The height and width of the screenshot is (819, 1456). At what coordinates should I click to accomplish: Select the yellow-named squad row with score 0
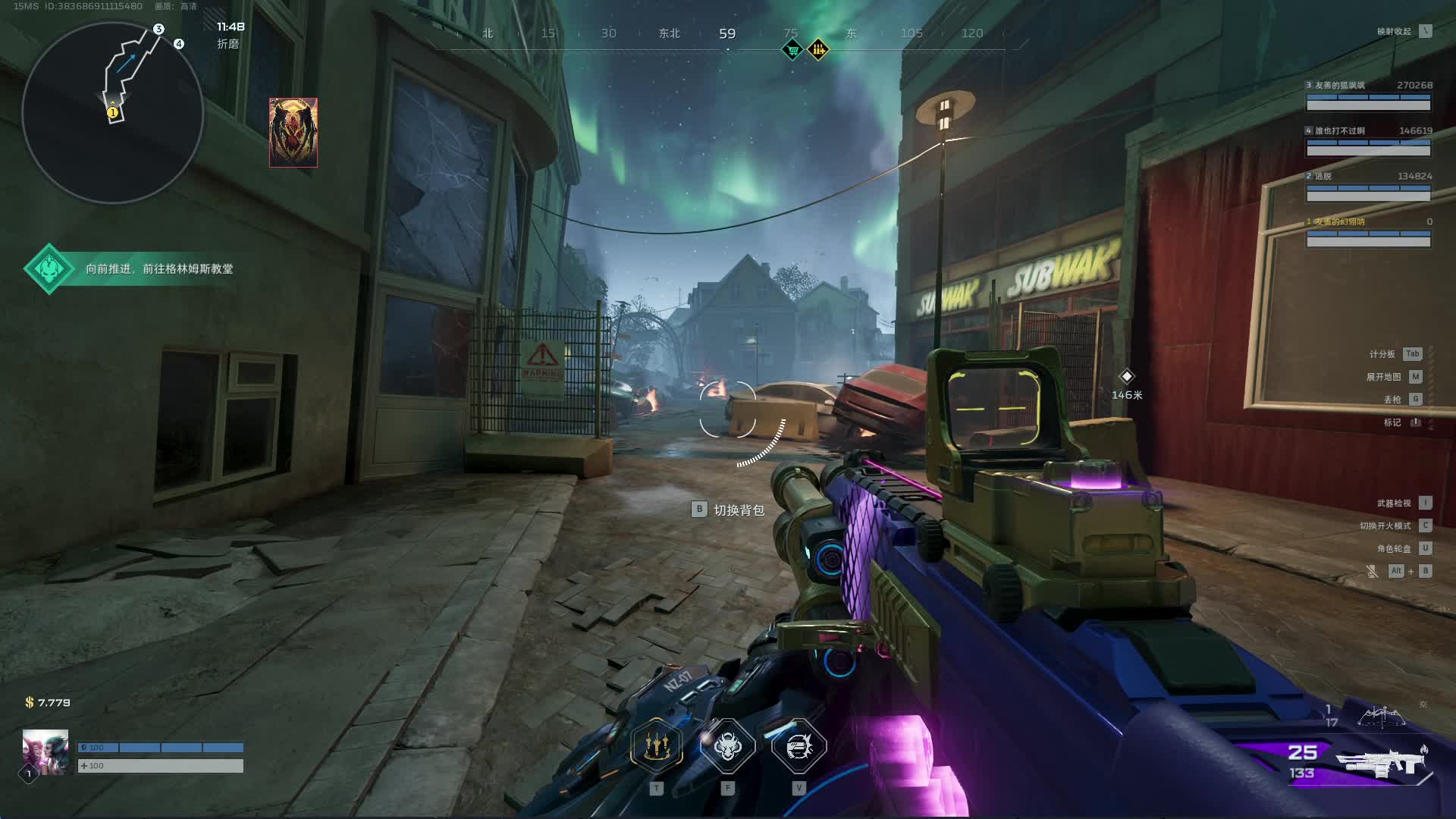coord(1368,233)
